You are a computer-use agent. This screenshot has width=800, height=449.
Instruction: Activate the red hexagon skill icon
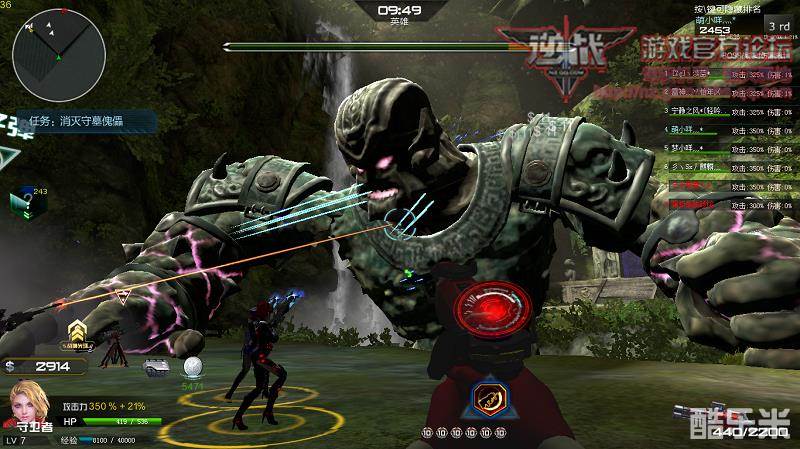coord(489,397)
